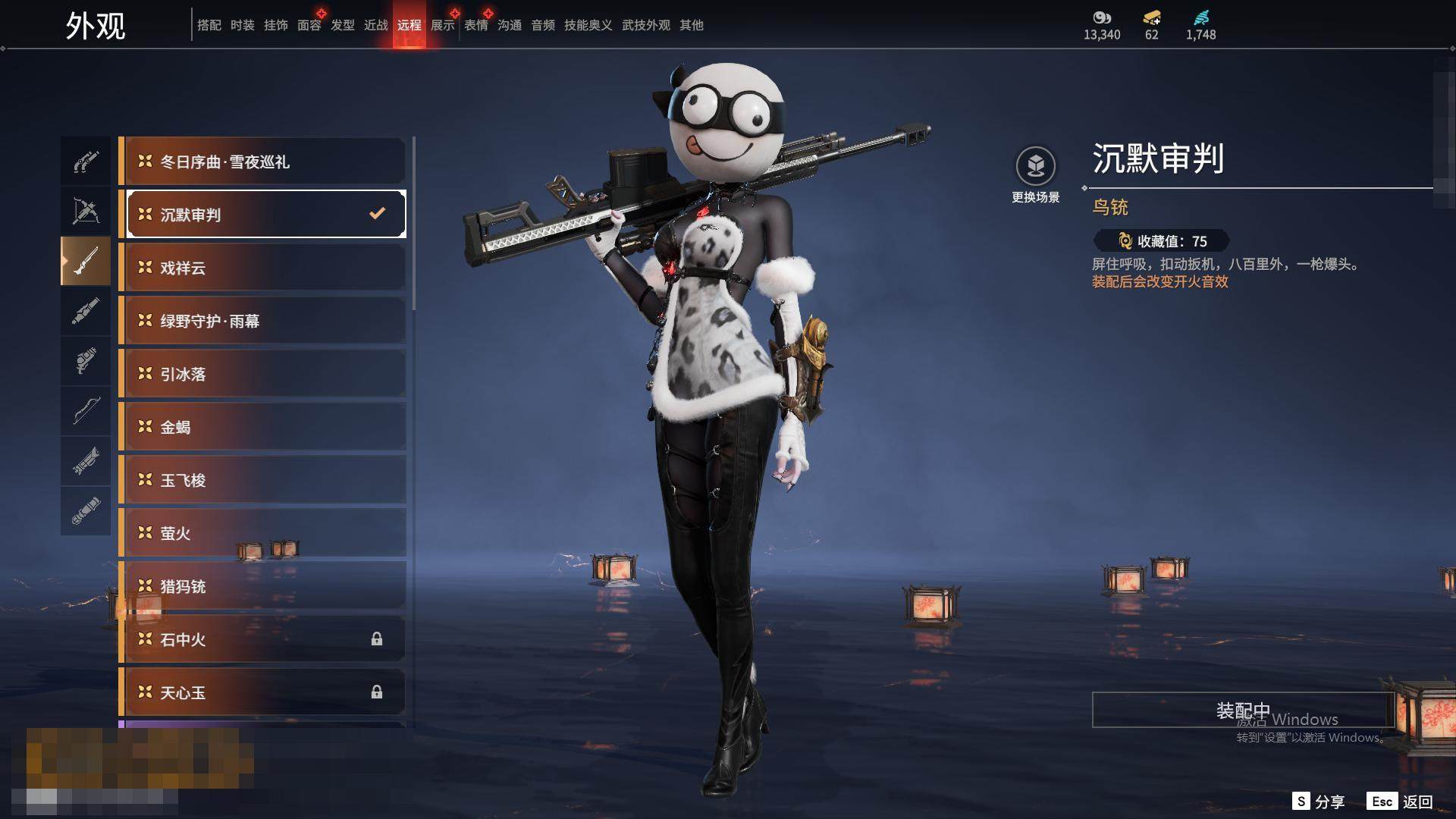
Task: Switch to the 武技外观 tab
Action: 645,25
